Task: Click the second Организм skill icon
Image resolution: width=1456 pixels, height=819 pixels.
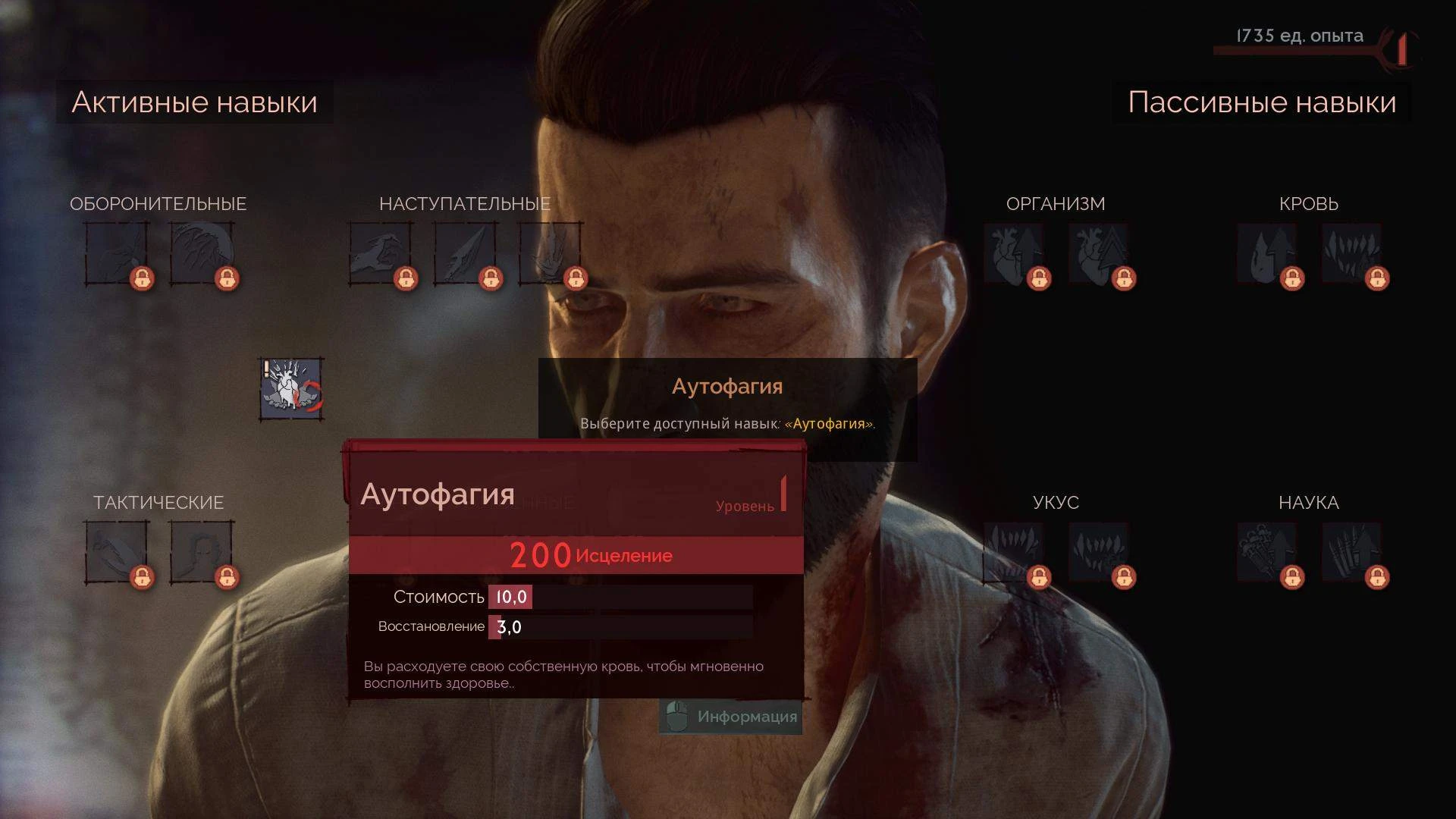Action: [x=1101, y=254]
